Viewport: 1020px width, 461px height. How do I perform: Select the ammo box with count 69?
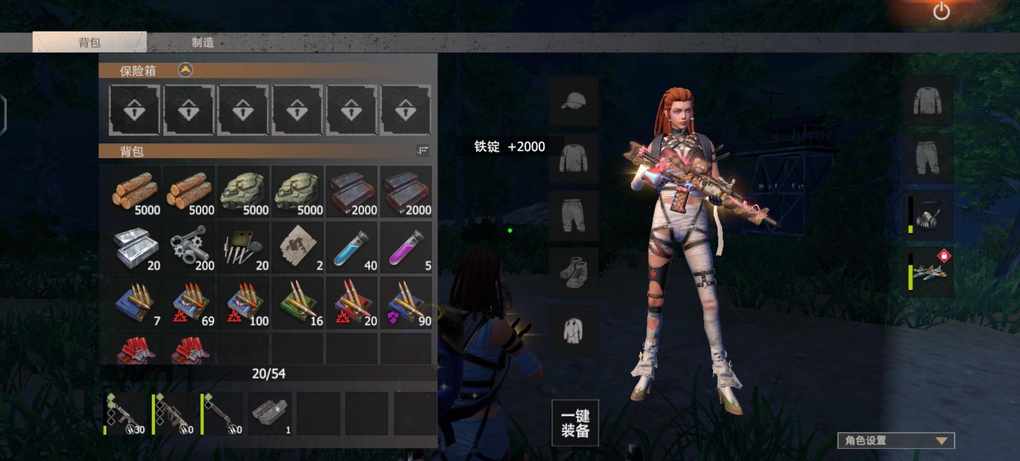coord(191,302)
